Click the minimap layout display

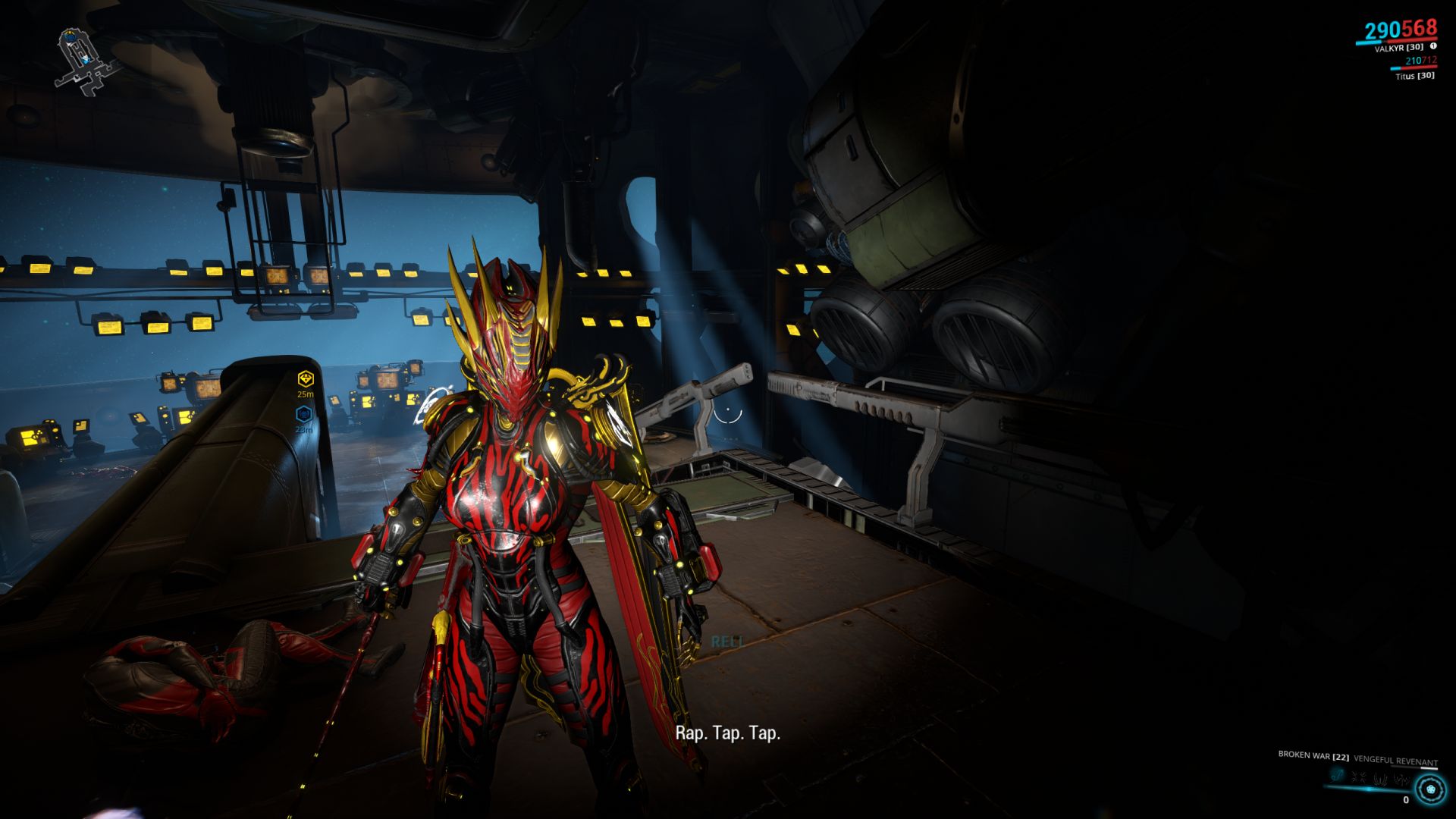[85, 61]
